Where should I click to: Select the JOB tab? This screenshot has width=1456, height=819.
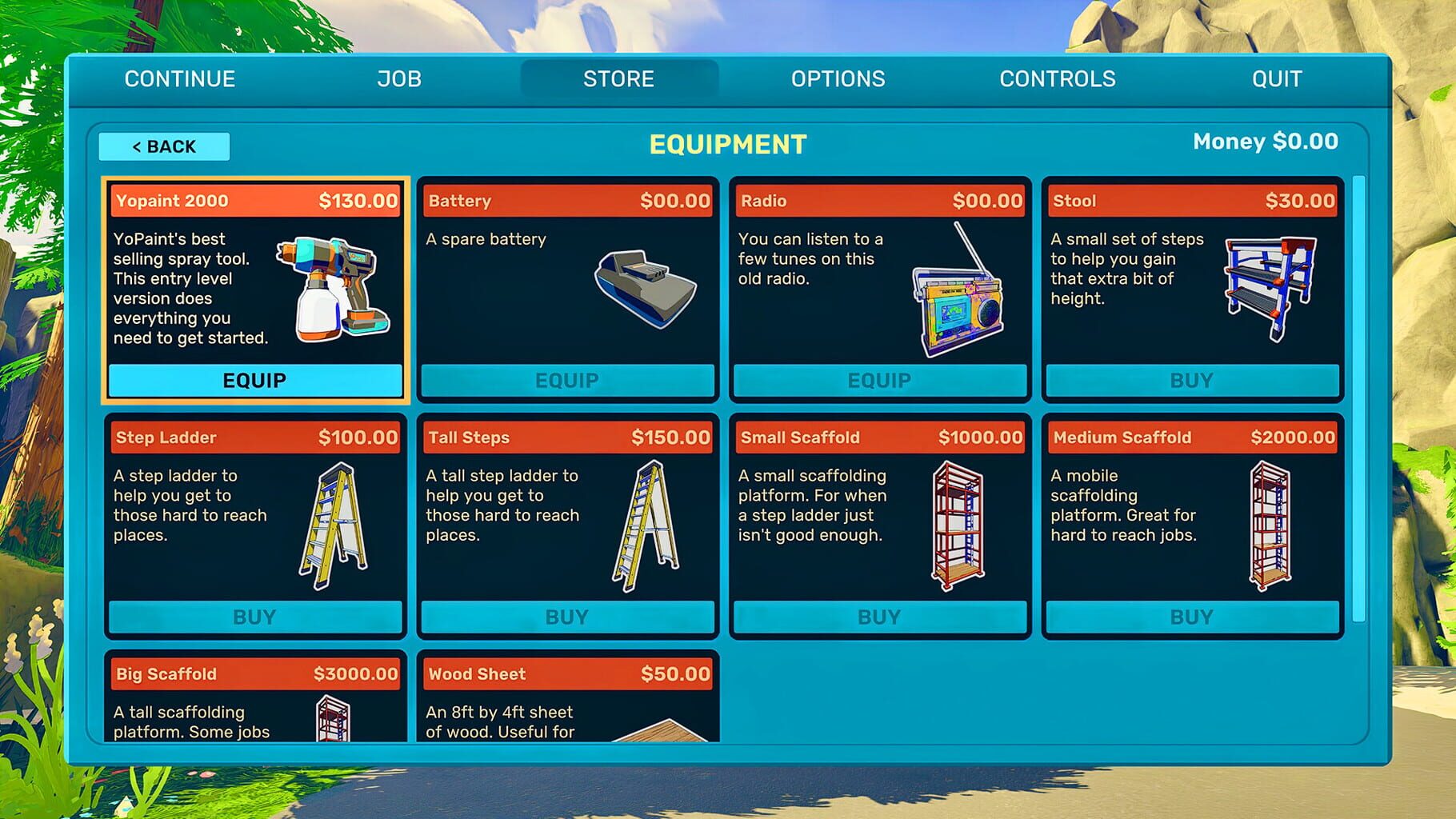point(398,78)
